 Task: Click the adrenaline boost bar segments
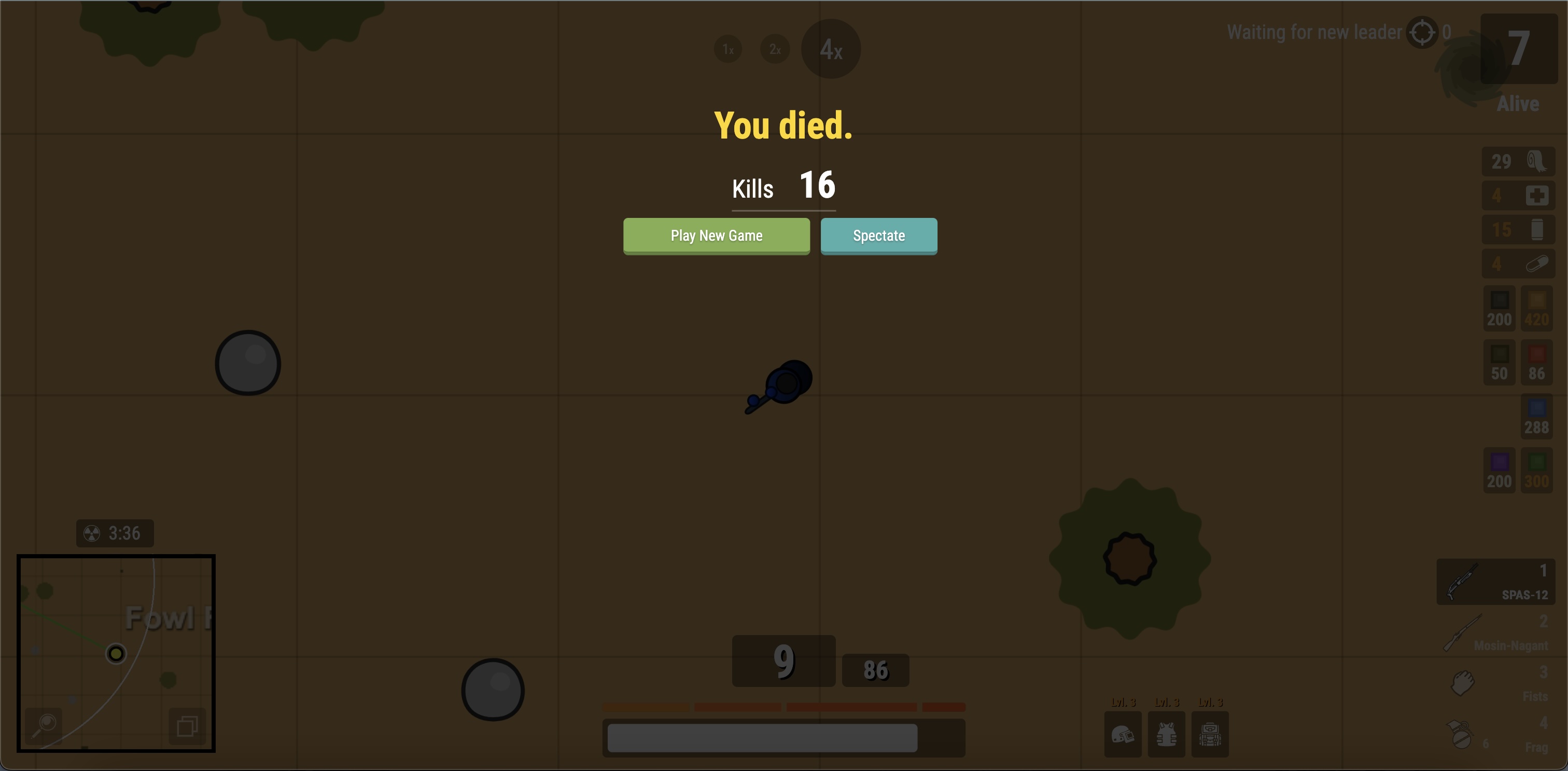pos(783,707)
